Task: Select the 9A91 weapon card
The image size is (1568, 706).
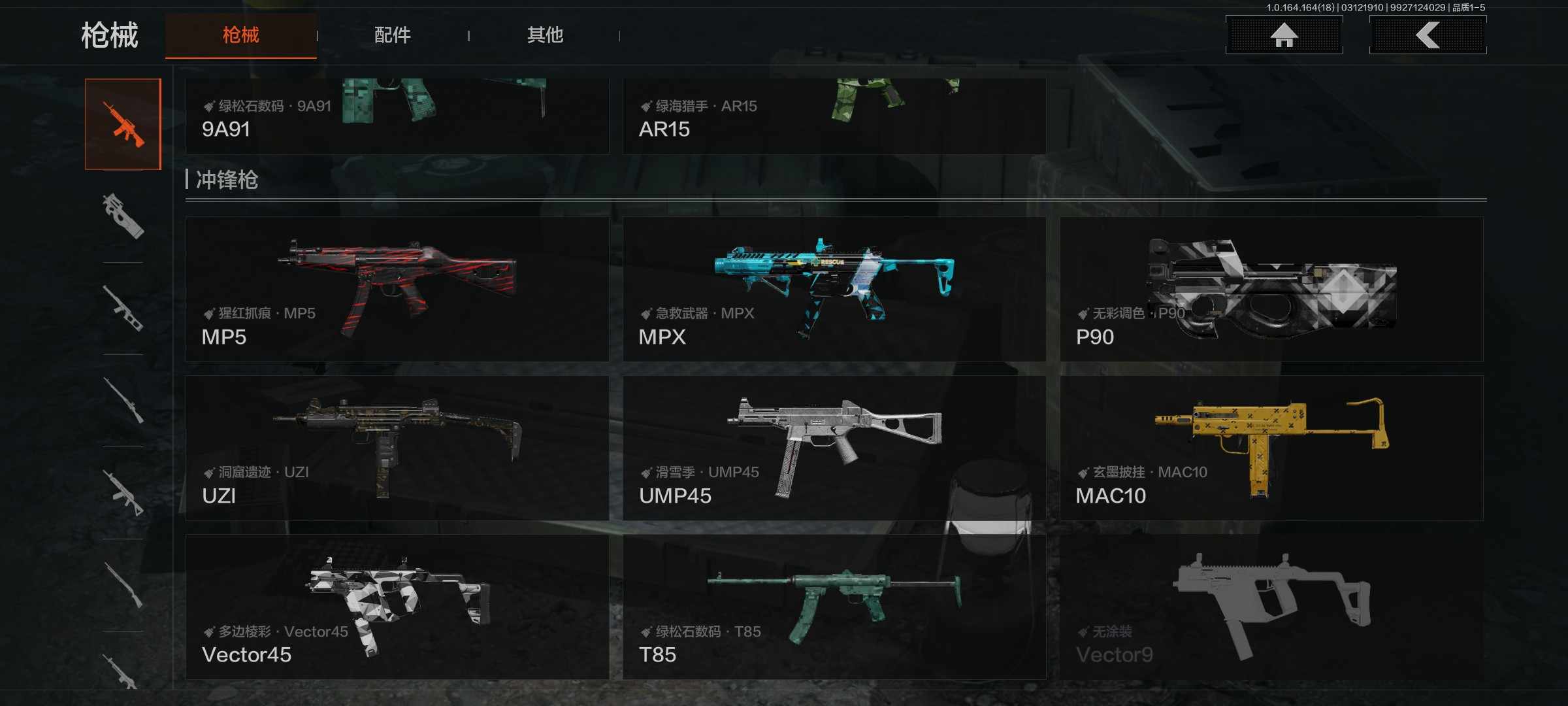Action: pos(397,116)
